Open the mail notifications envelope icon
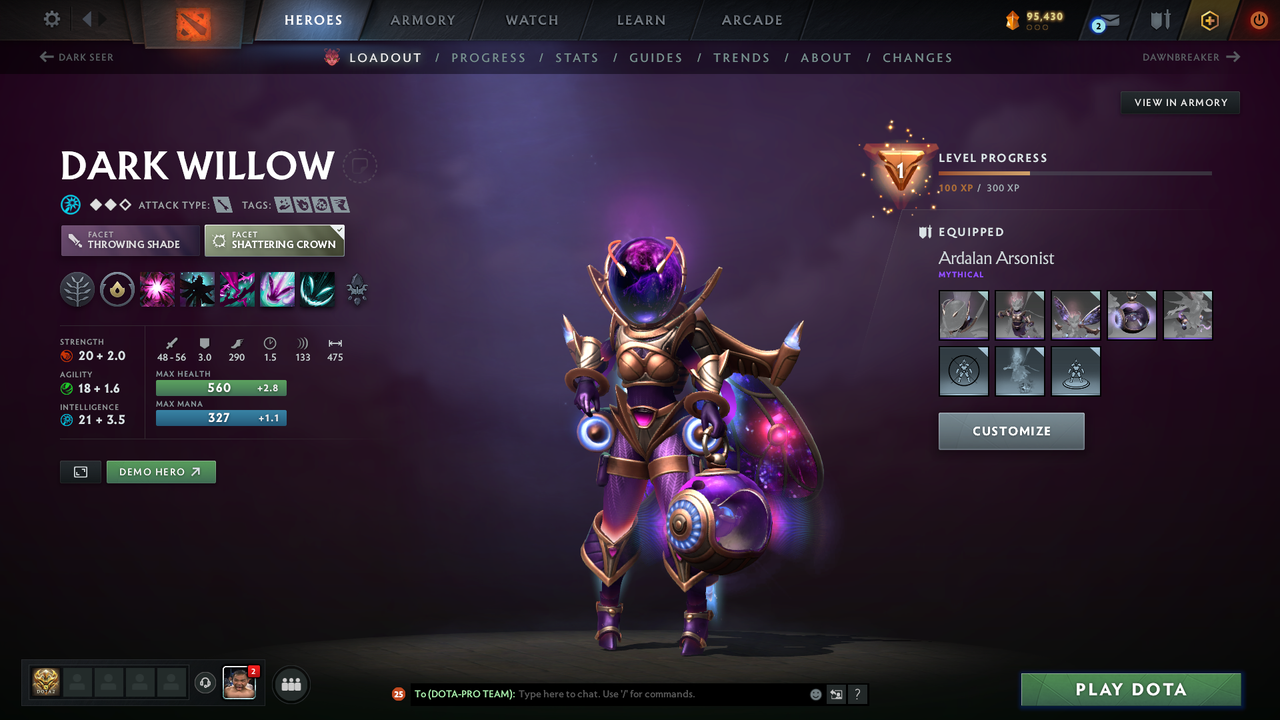This screenshot has width=1280, height=720. tap(1104, 19)
